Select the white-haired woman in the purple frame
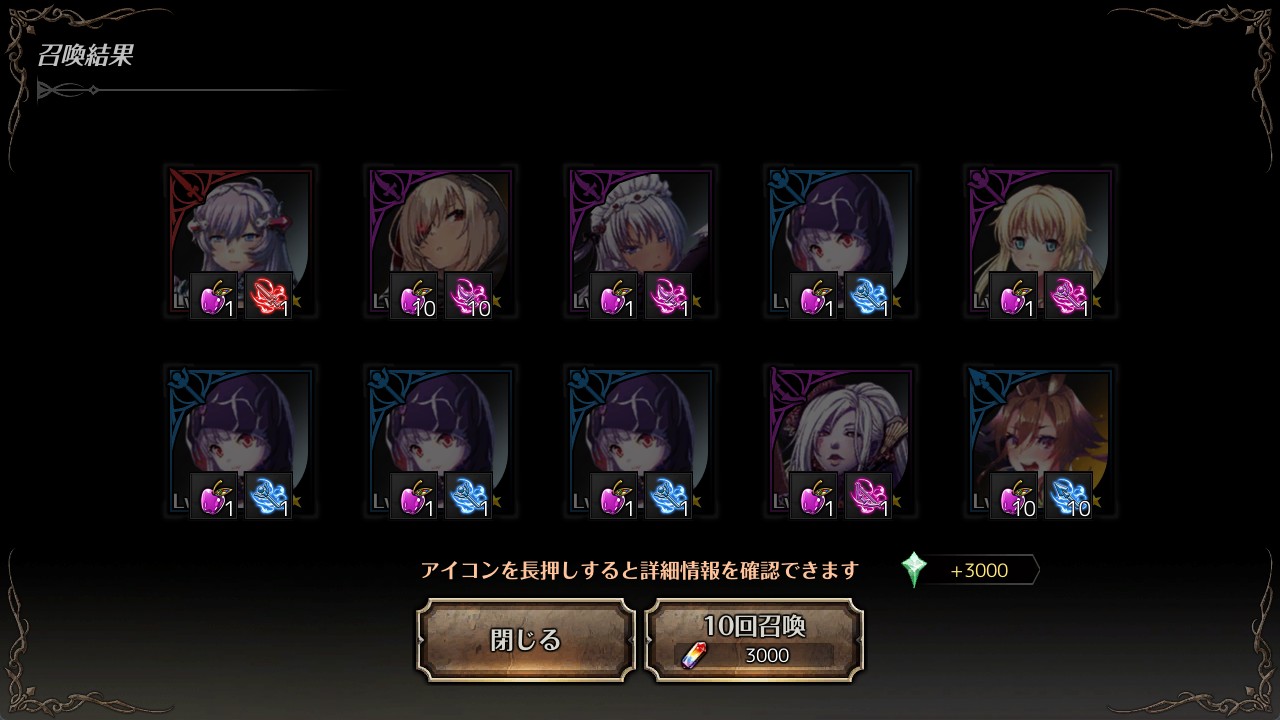 [x=840, y=428]
